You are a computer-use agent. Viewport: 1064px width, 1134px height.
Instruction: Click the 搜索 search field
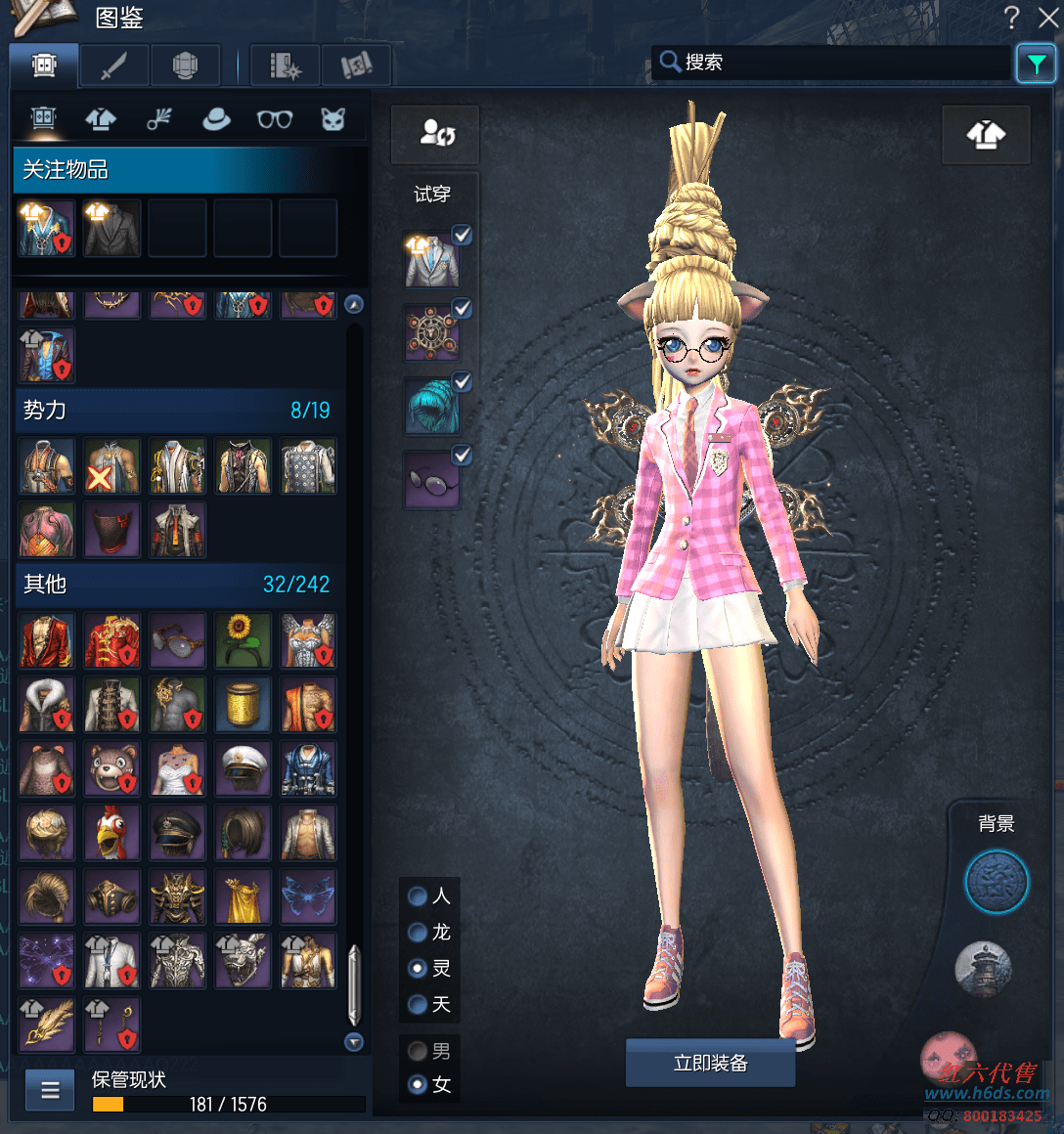[x=831, y=63]
